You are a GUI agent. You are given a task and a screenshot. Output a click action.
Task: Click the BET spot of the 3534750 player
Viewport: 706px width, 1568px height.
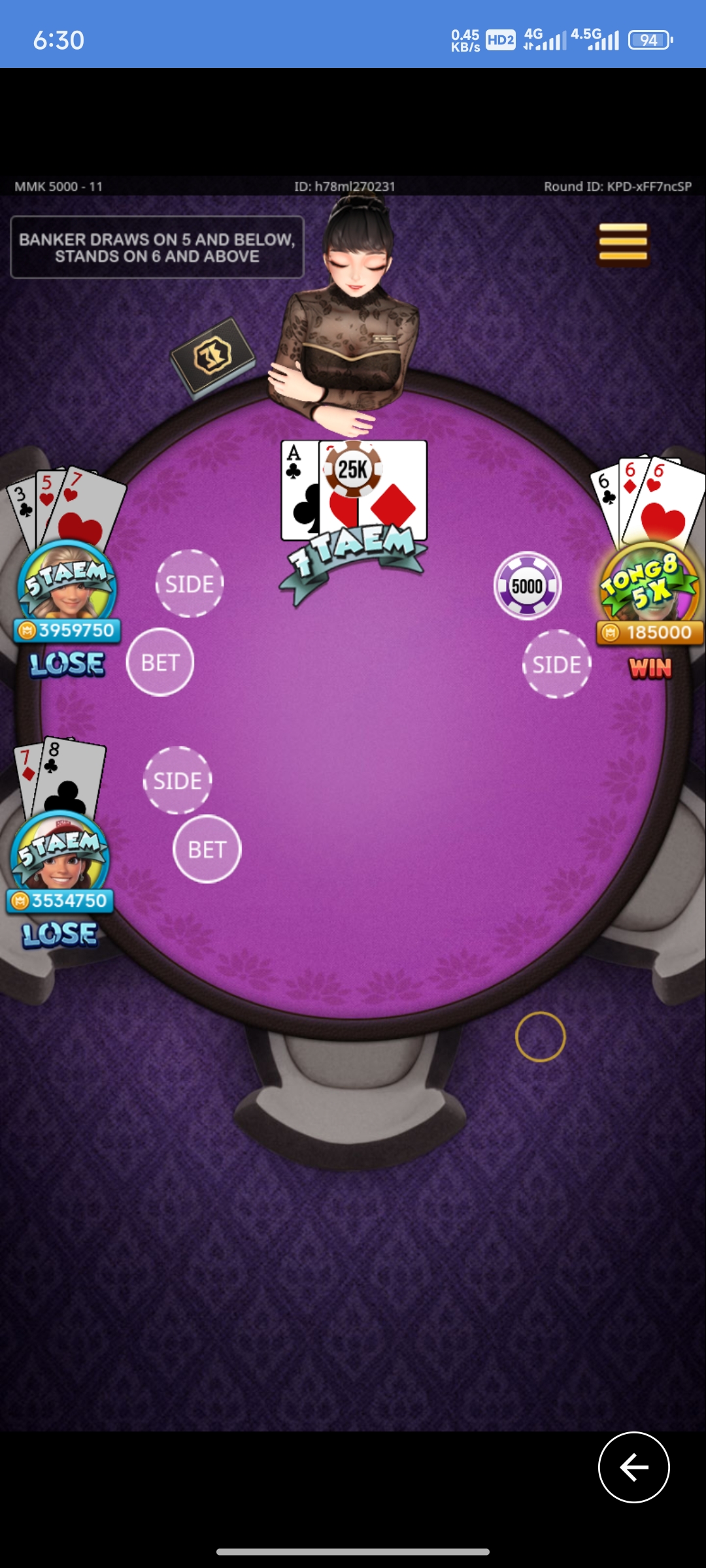[207, 849]
